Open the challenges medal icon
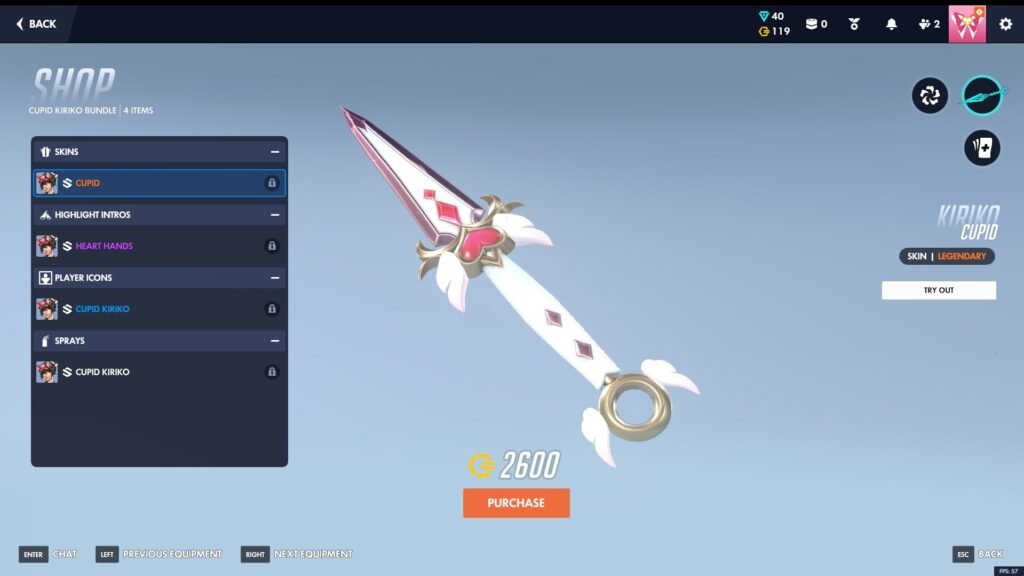The width and height of the screenshot is (1024, 576). (x=854, y=24)
